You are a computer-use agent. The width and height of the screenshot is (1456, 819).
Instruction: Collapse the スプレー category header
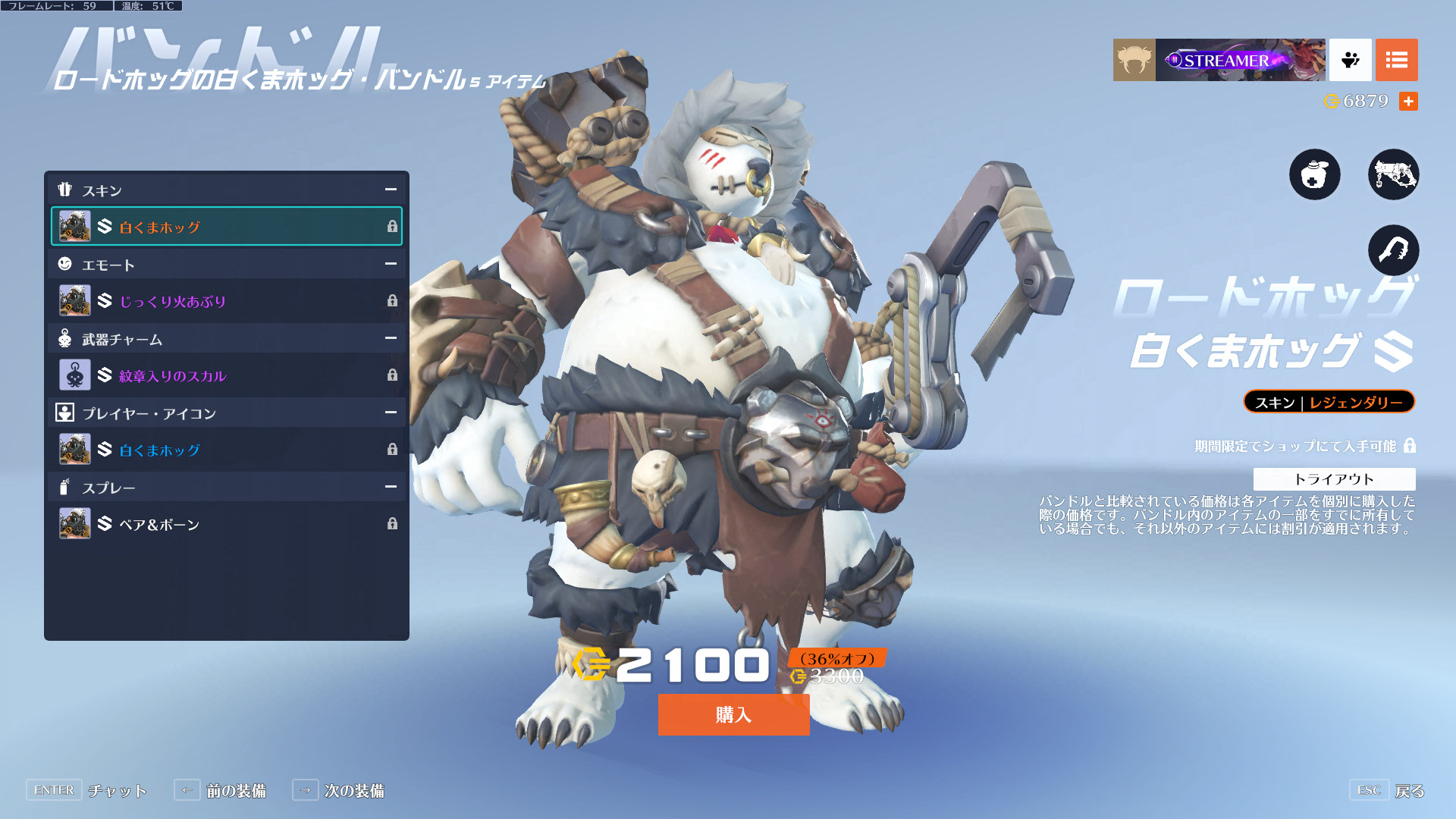pos(391,487)
